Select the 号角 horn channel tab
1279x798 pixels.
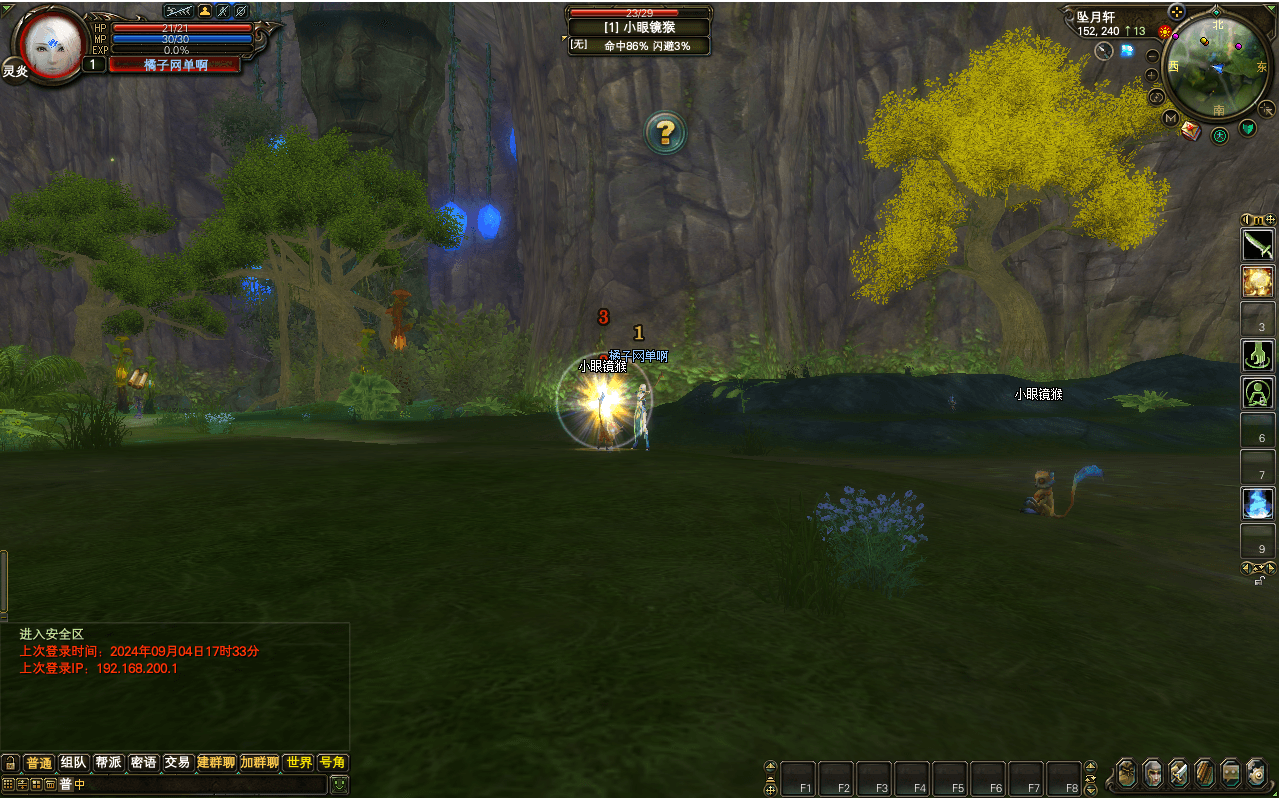pyautogui.click(x=332, y=763)
